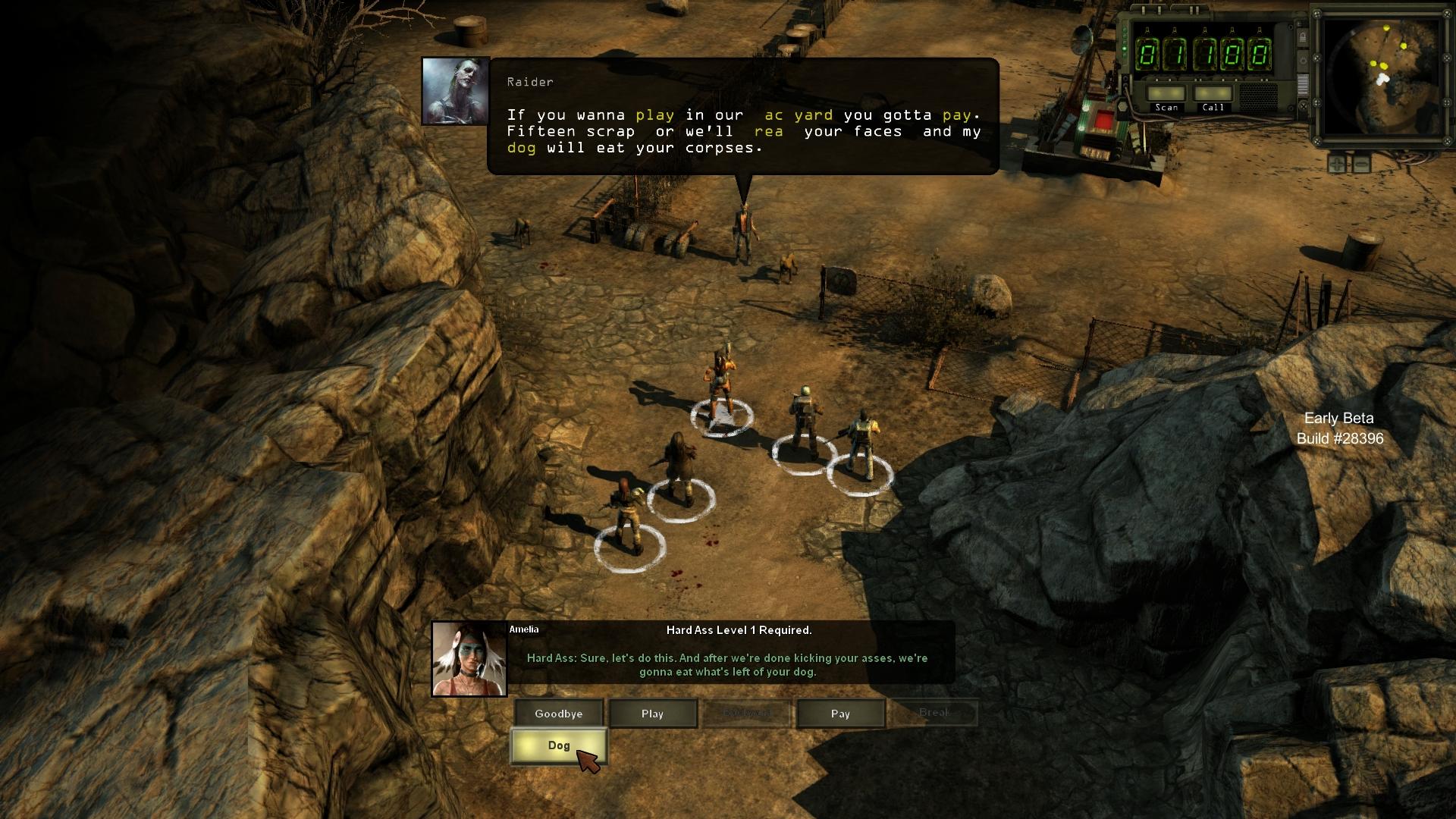
Task: Toggle the padlock icon beside the minimap
Action: (1303, 37)
